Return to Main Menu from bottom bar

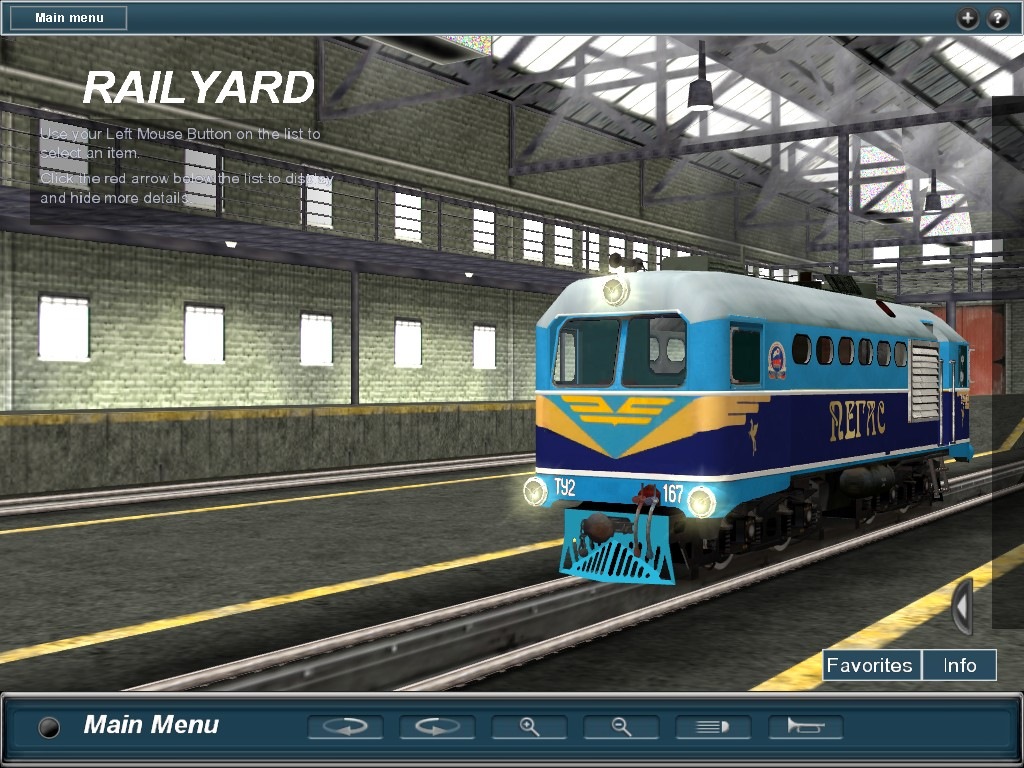tap(151, 725)
